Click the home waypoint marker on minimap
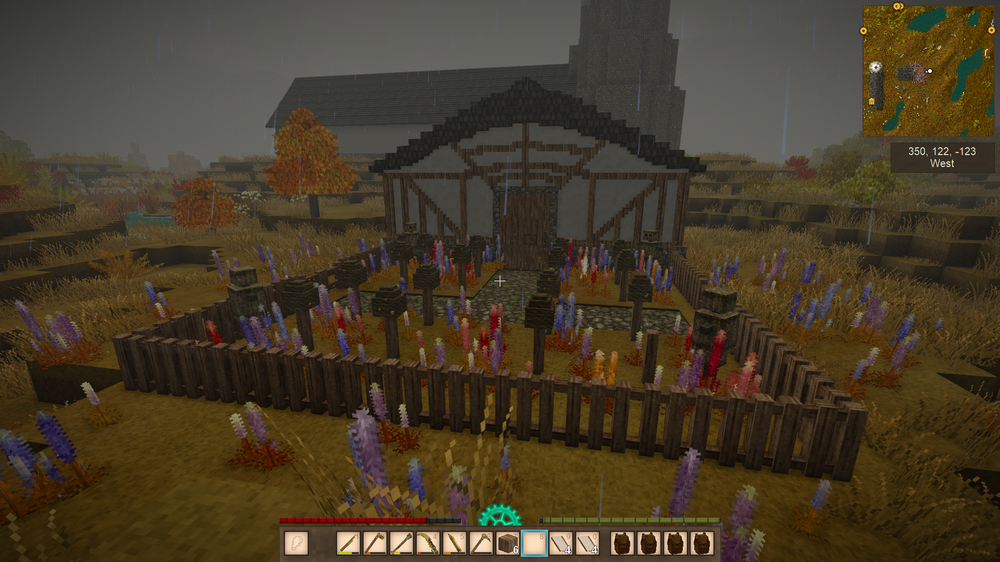 (x=871, y=101)
